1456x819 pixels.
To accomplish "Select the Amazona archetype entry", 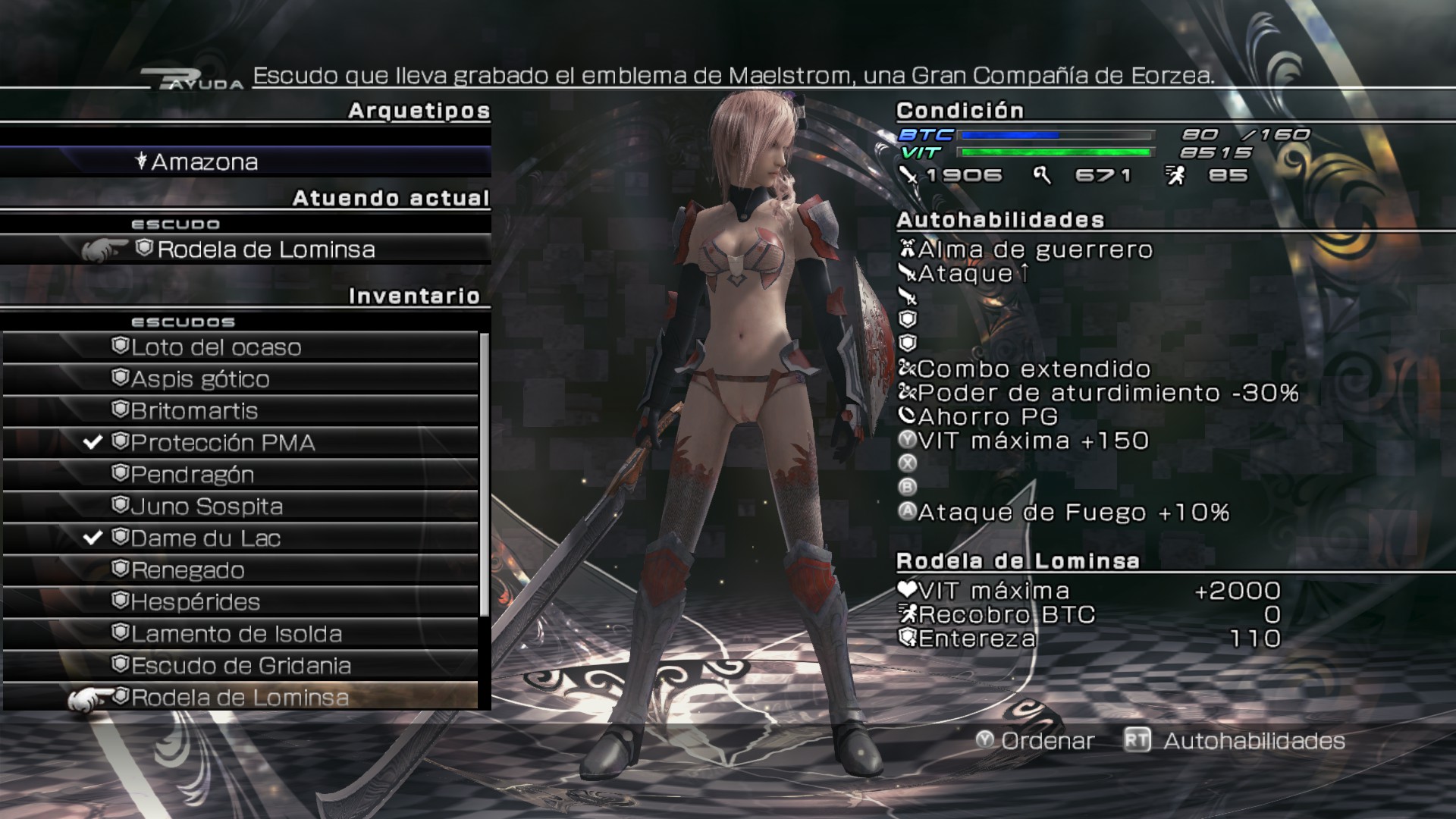I will click(205, 162).
